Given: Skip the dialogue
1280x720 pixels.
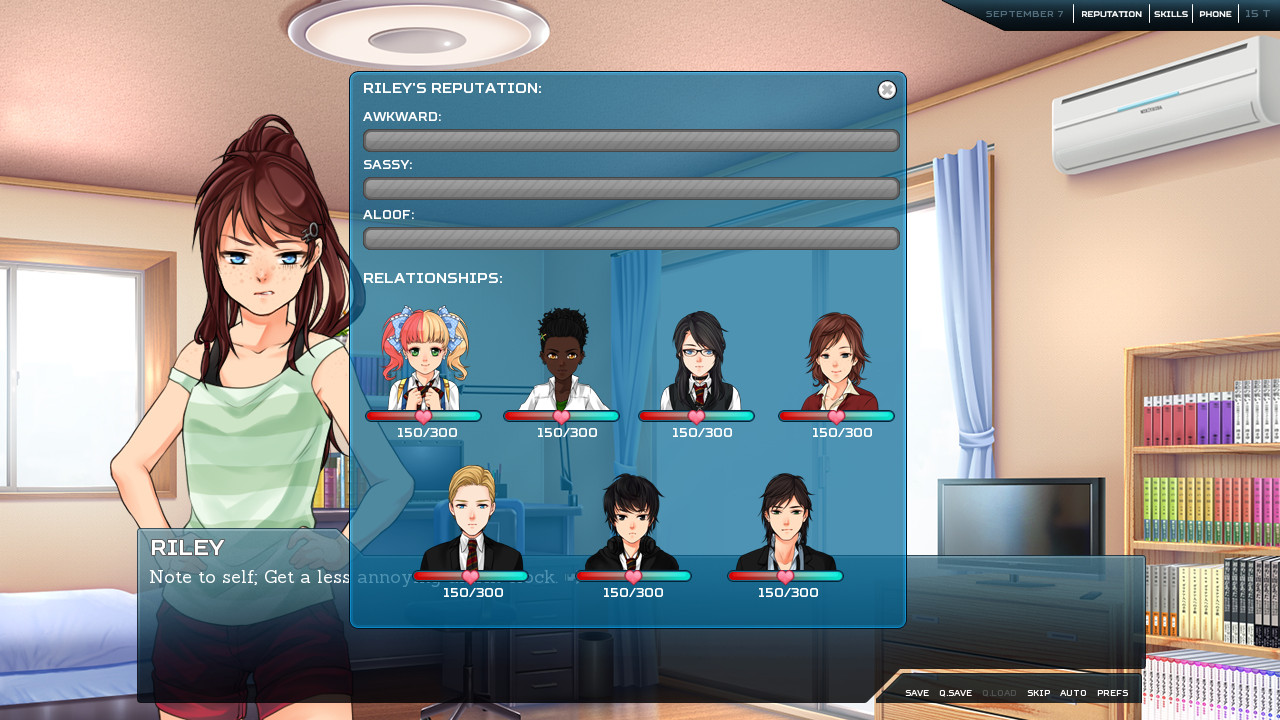Looking at the screenshot, I should (1038, 693).
